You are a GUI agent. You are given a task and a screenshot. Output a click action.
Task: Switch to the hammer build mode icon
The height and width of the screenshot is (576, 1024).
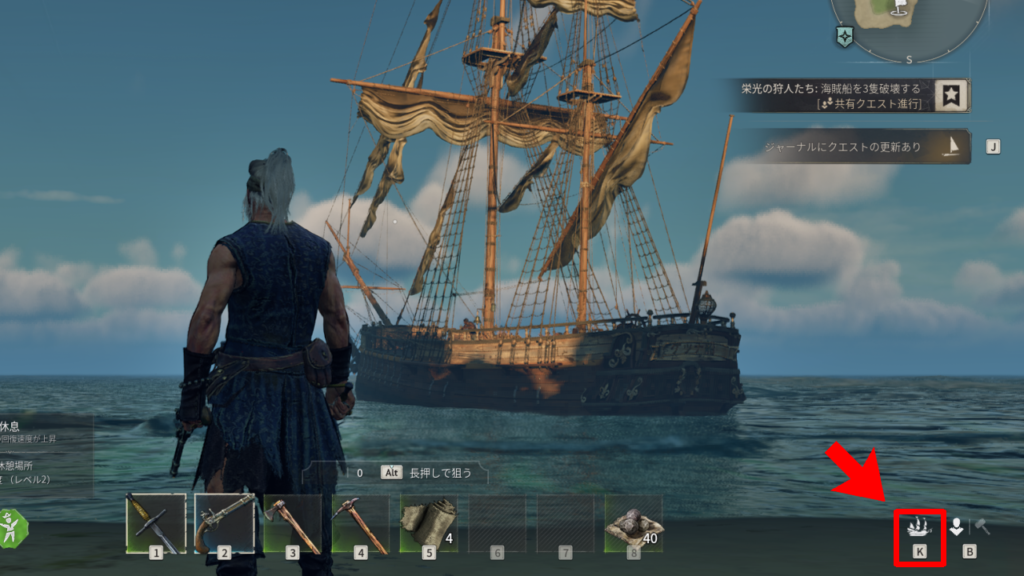[x=983, y=527]
